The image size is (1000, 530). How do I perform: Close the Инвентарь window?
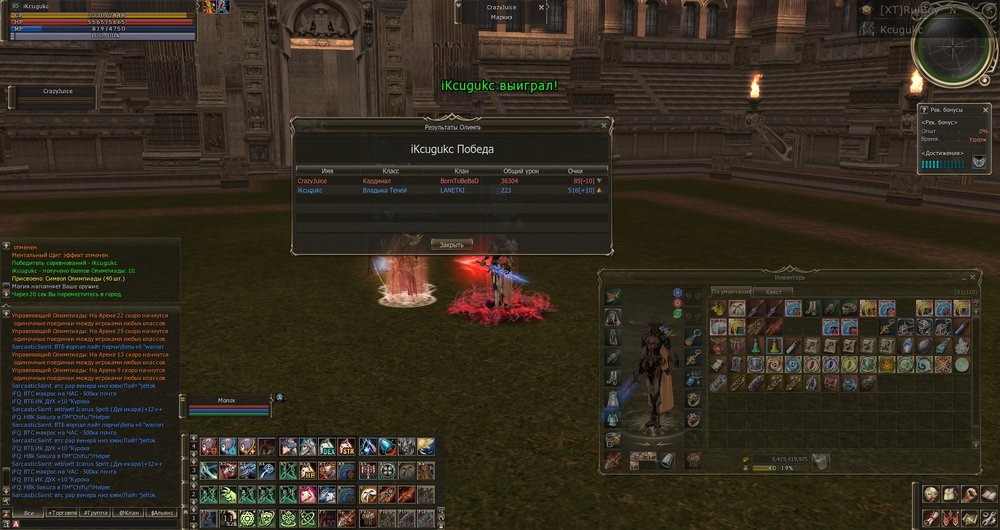click(971, 278)
